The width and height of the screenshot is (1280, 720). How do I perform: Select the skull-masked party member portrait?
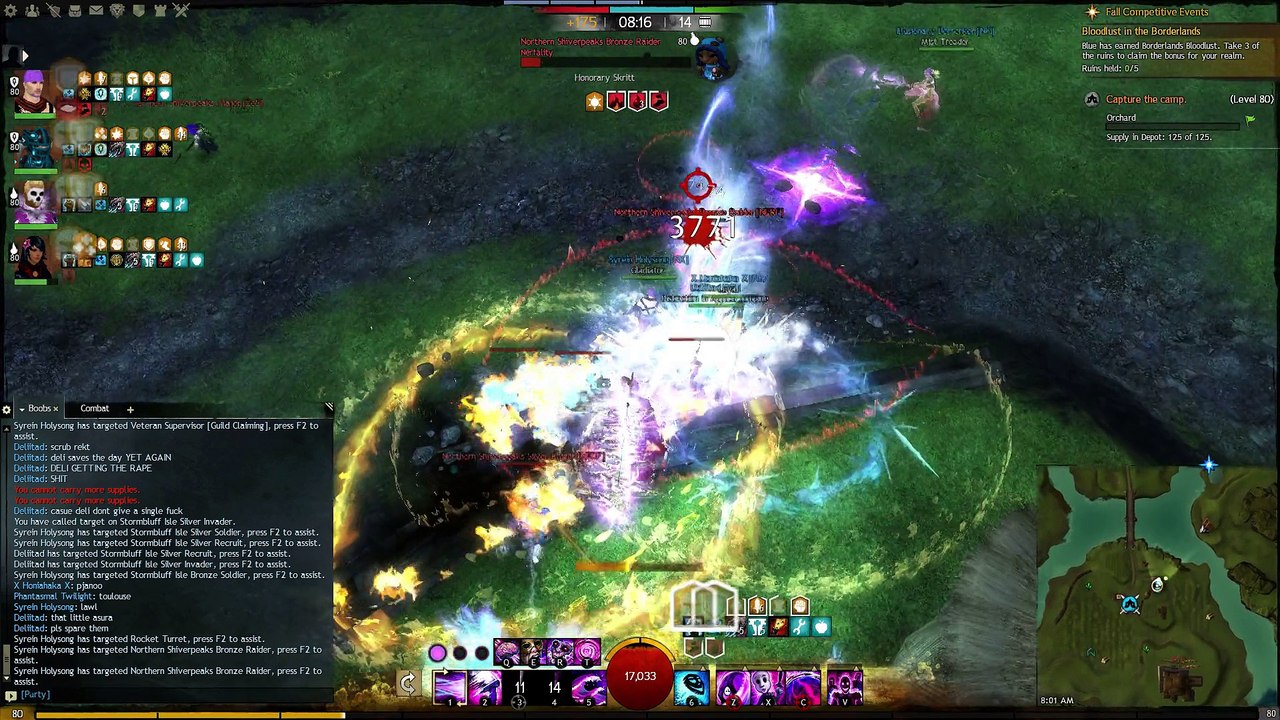pos(36,200)
